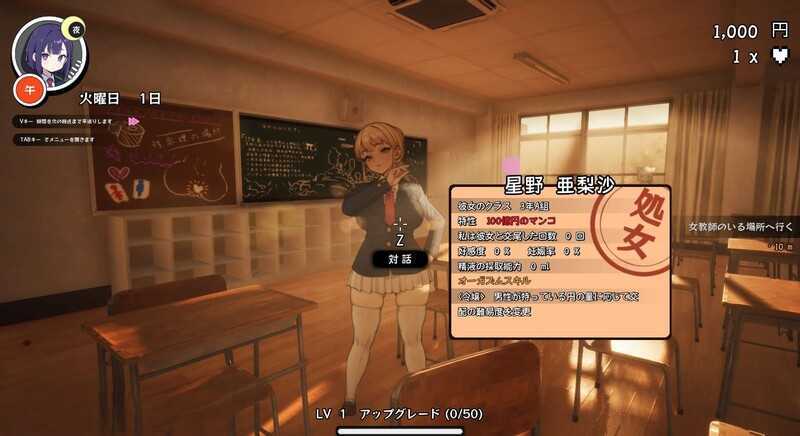Click the 対話 talk button
The image size is (800, 436).
pos(400,259)
